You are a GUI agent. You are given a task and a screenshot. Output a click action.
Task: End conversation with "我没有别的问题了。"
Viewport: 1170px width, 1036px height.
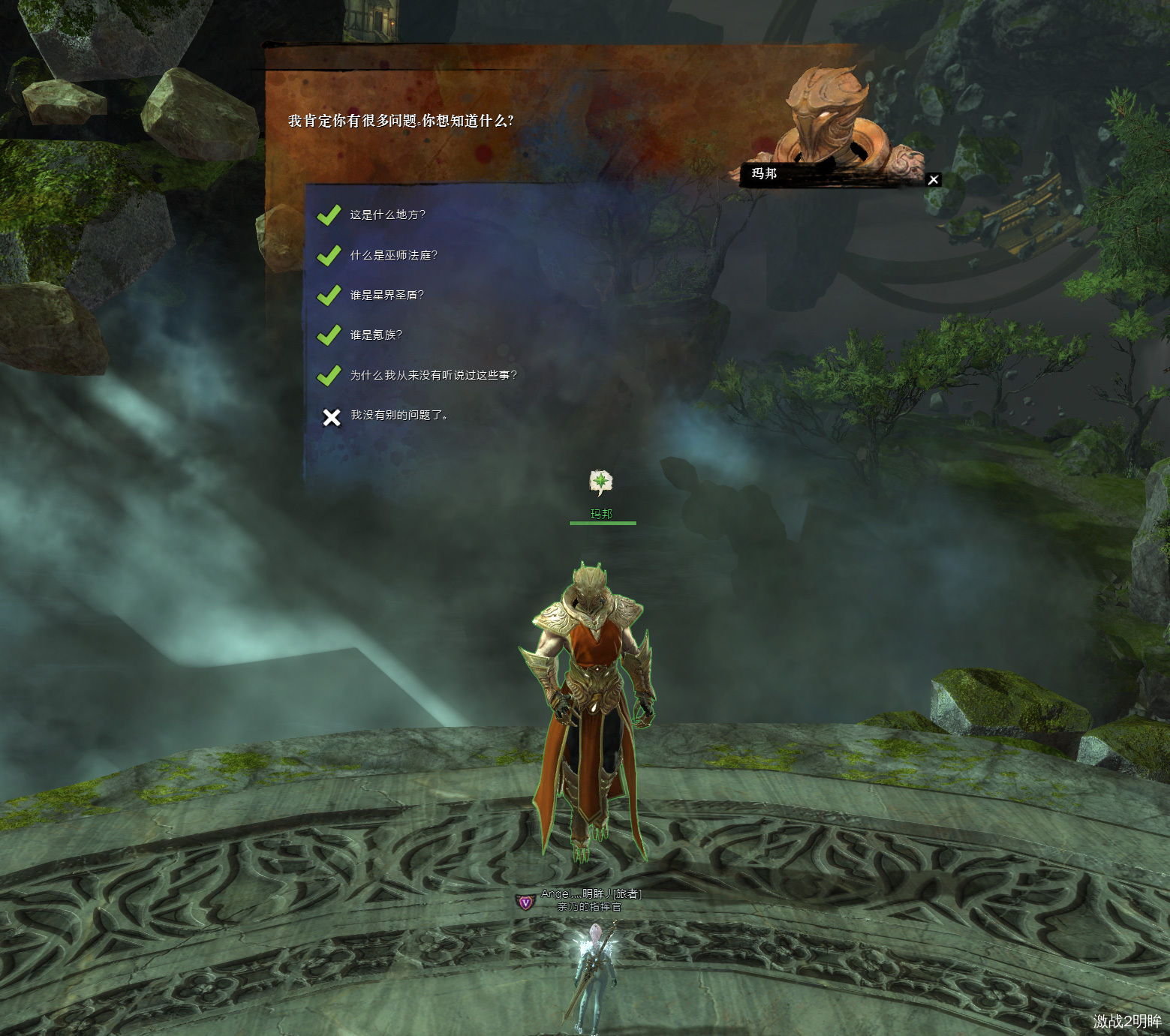coord(399,415)
